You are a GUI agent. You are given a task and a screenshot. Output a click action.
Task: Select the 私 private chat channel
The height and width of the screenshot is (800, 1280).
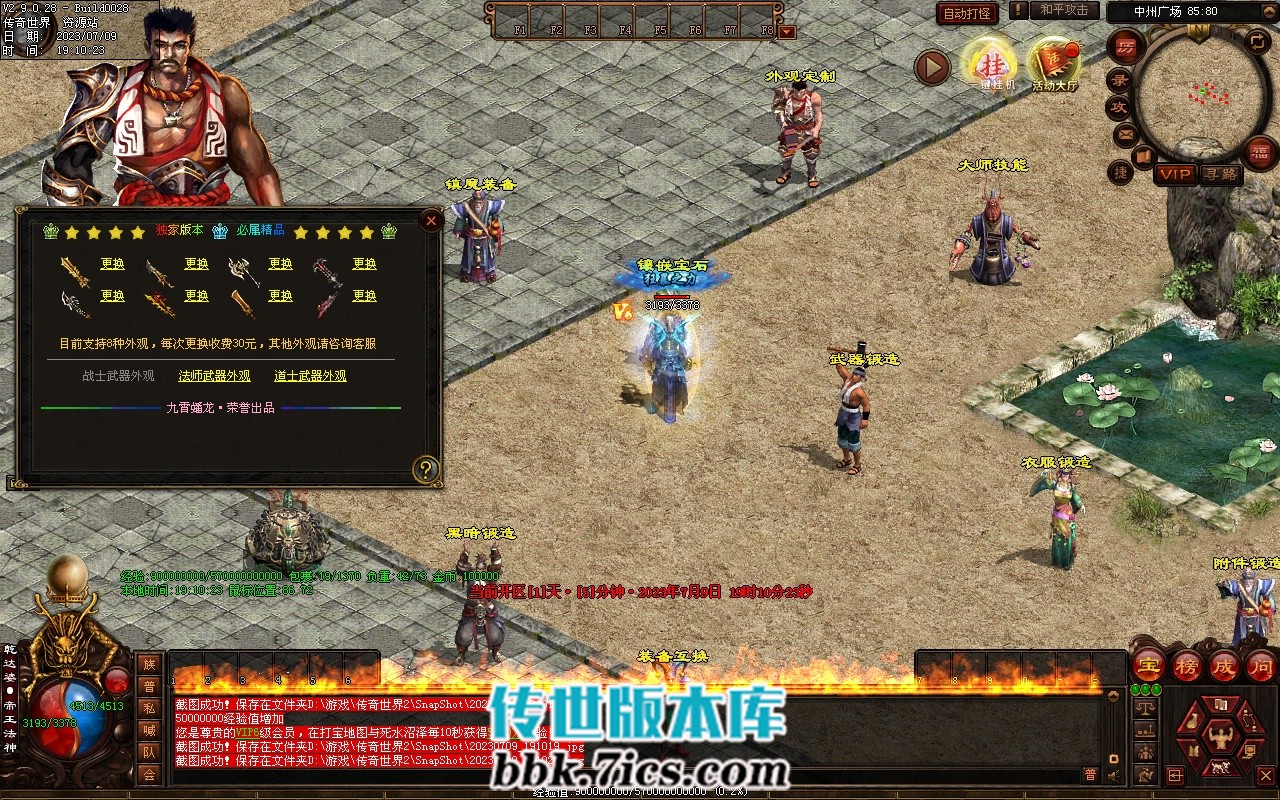tap(149, 708)
